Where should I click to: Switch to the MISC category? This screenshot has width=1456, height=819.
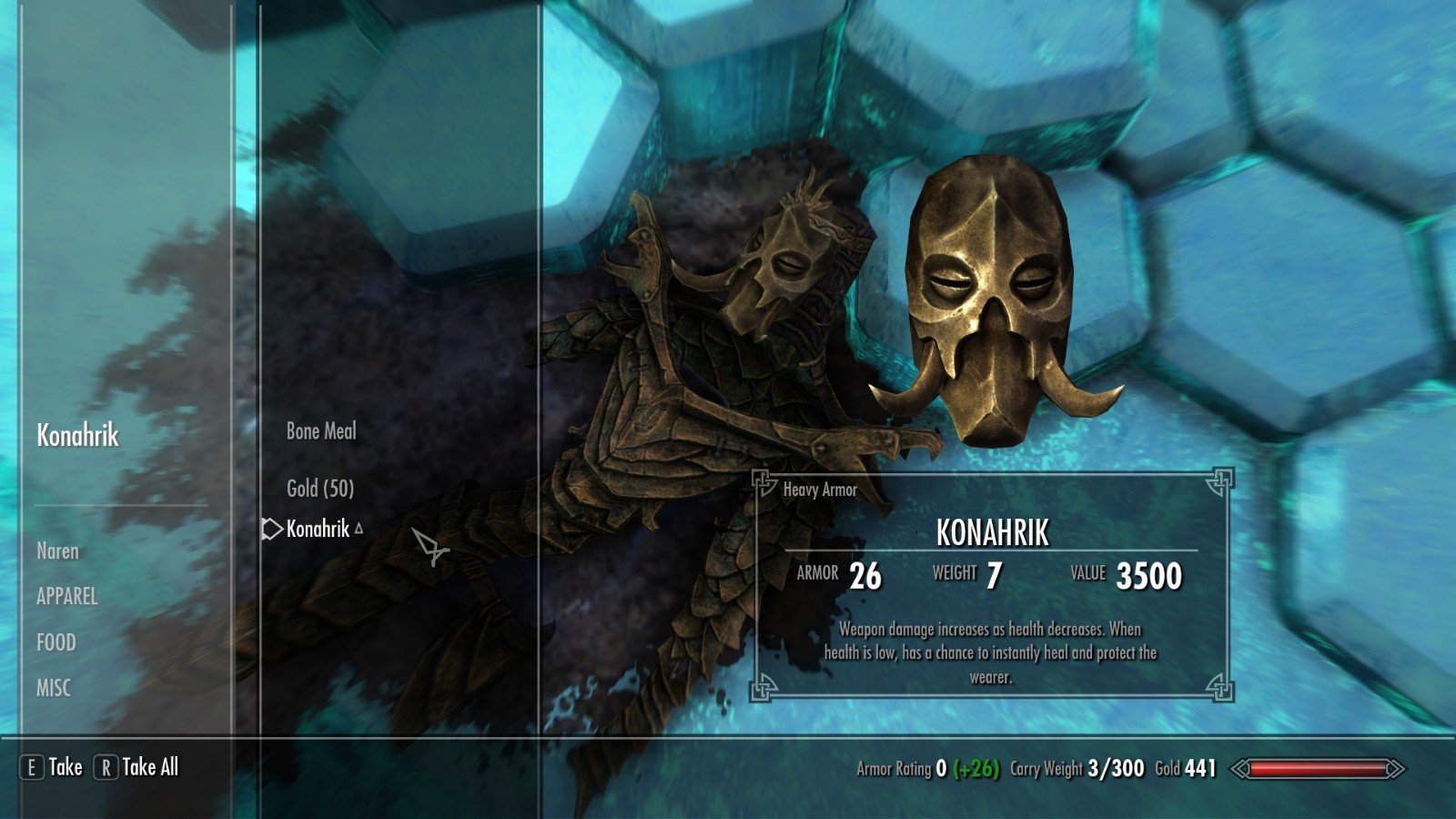pos(53,688)
